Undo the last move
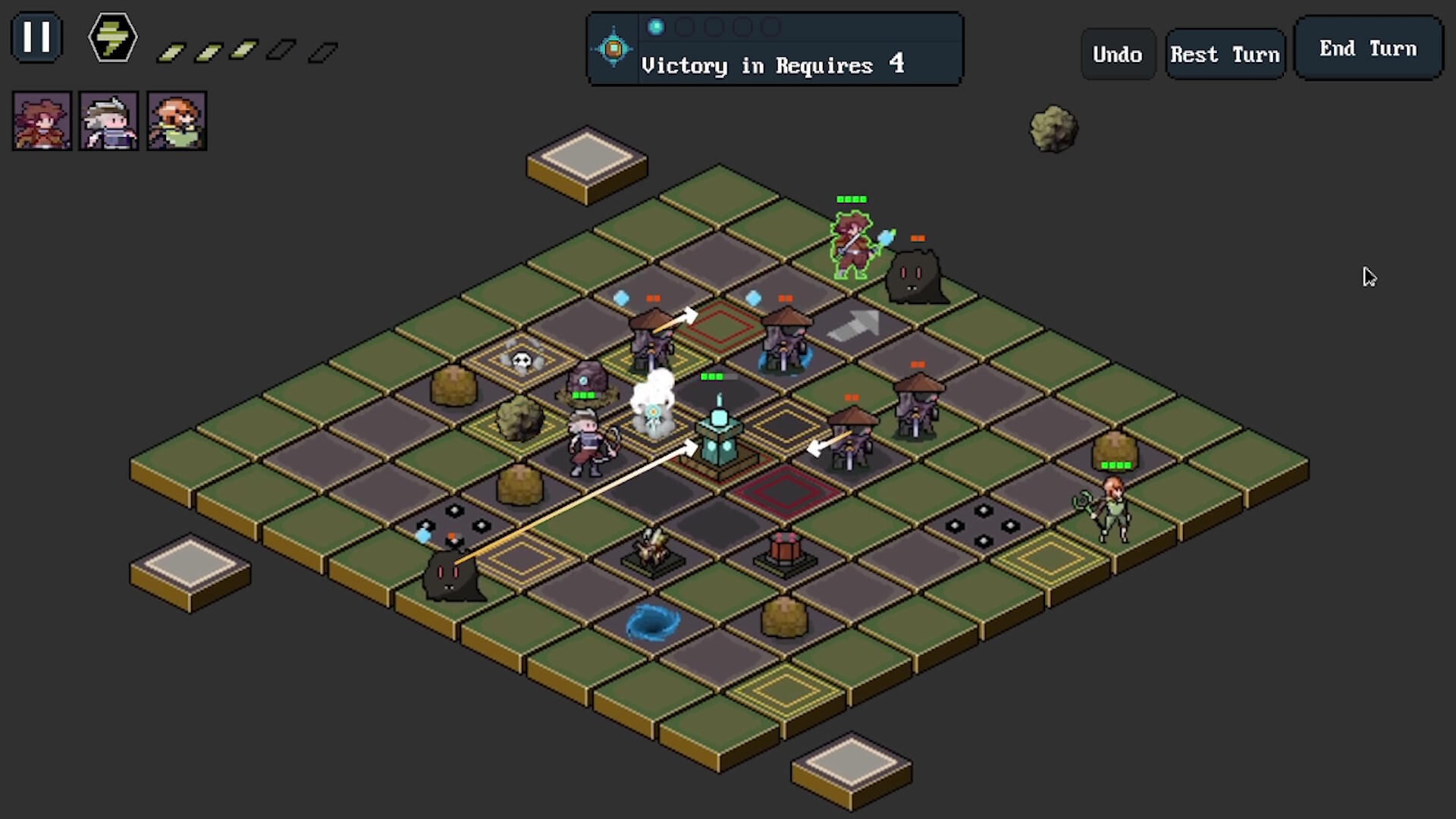The image size is (1456, 819). coord(1118,54)
